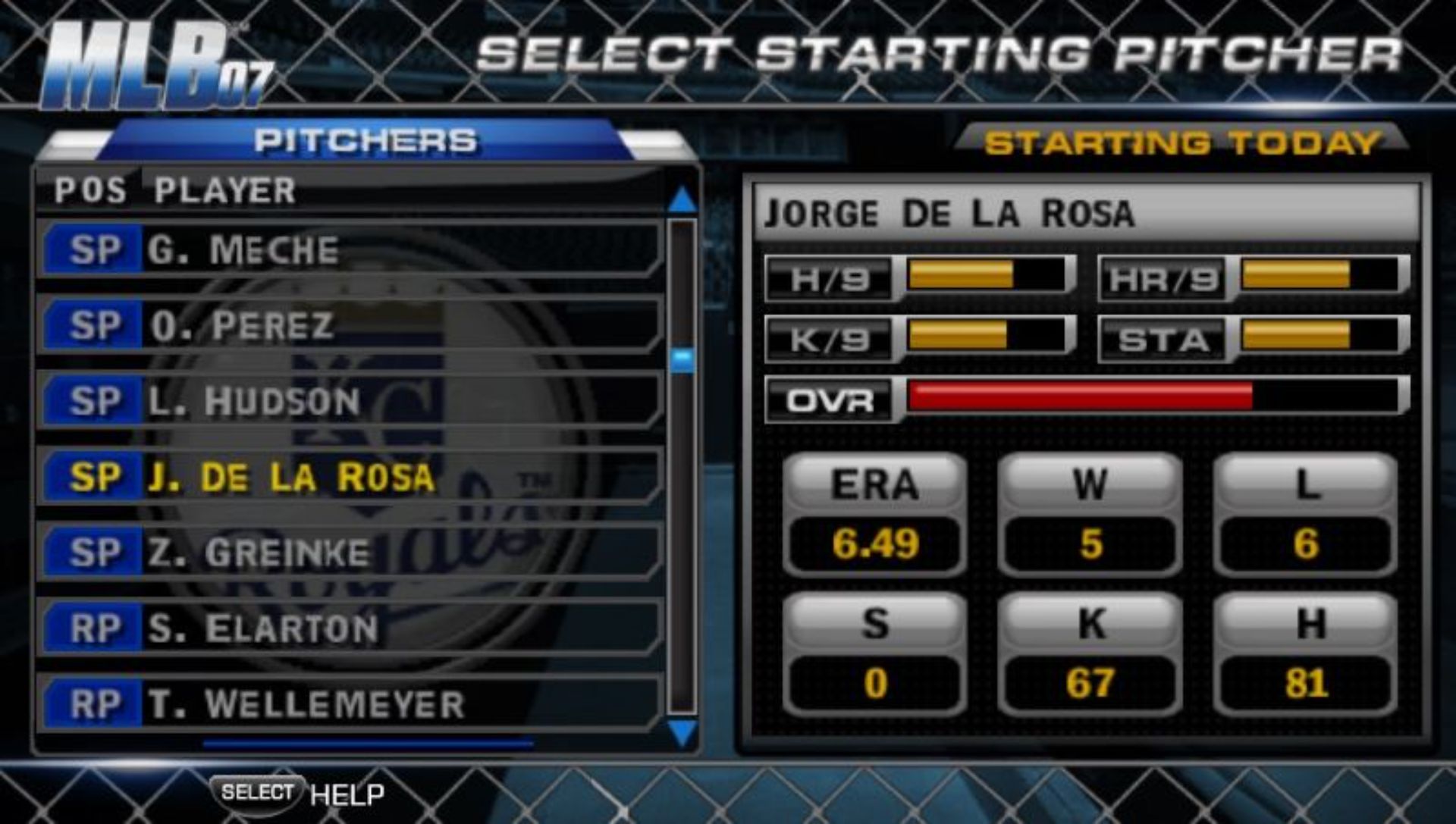Click the pitcher list's down arrow
The width and height of the screenshot is (1456, 824).
(x=682, y=733)
